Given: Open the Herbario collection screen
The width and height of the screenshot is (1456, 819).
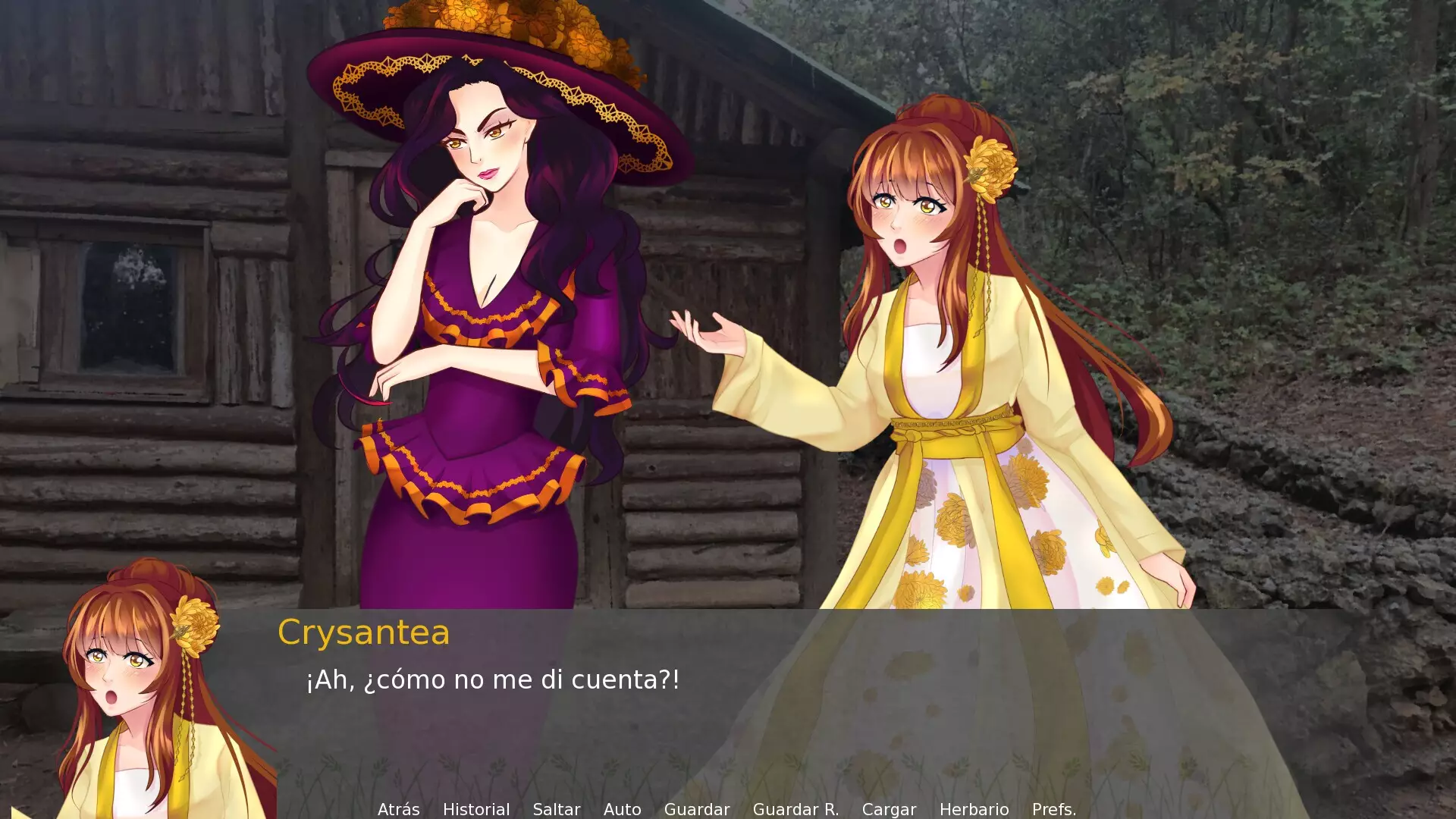Looking at the screenshot, I should [974, 809].
